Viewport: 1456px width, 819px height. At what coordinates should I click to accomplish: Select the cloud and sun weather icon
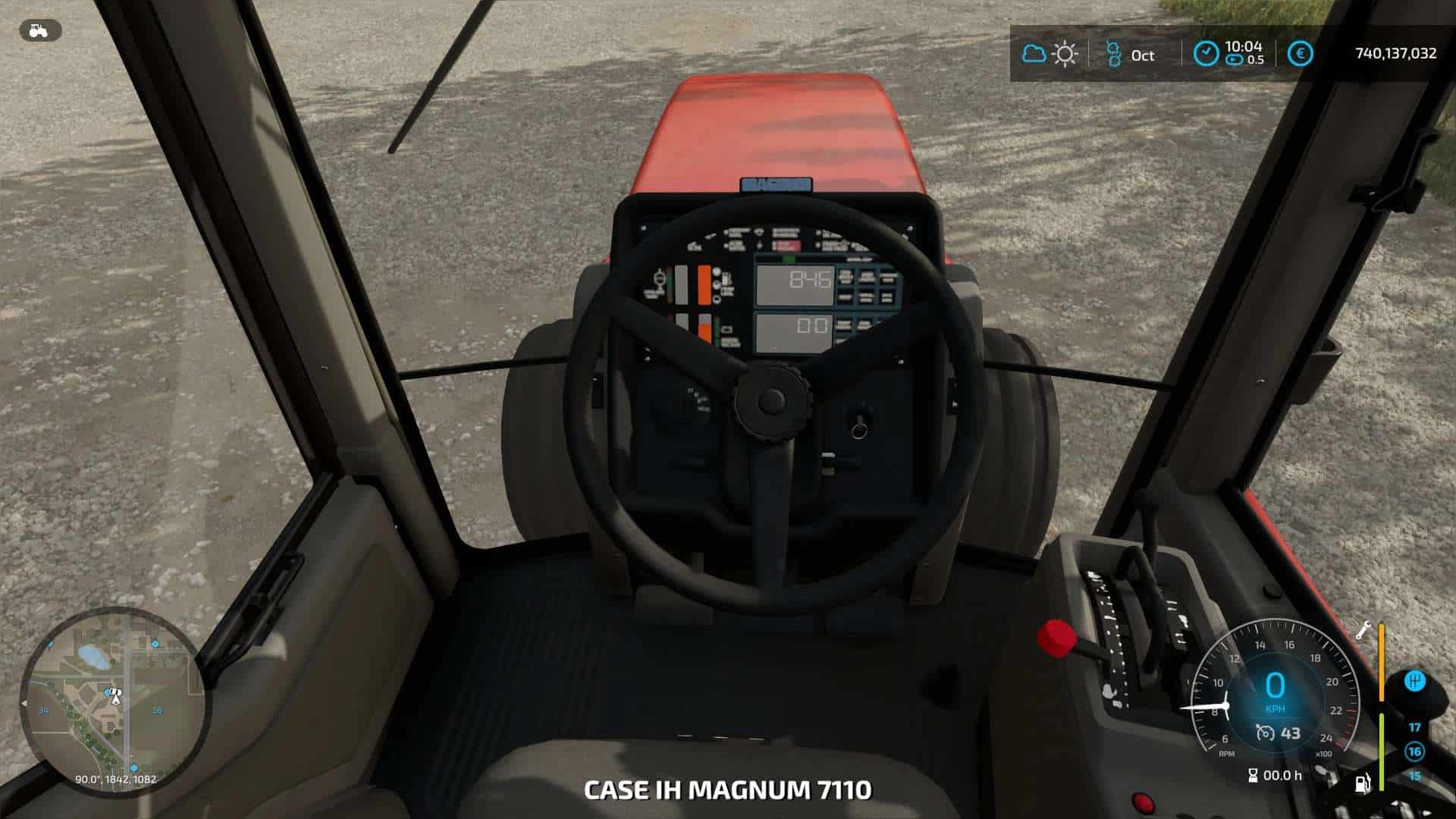click(x=1050, y=54)
